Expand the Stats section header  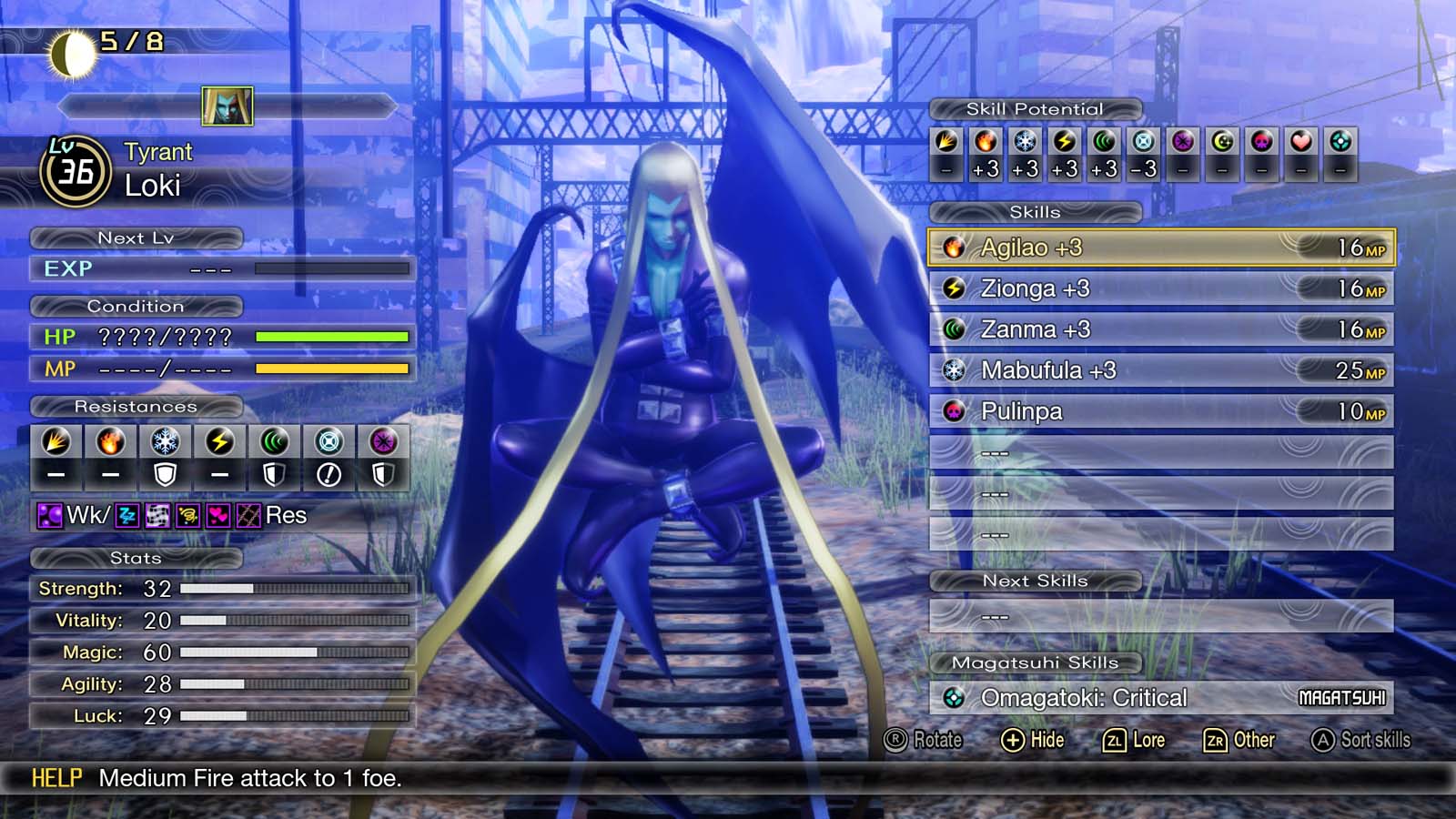[136, 559]
